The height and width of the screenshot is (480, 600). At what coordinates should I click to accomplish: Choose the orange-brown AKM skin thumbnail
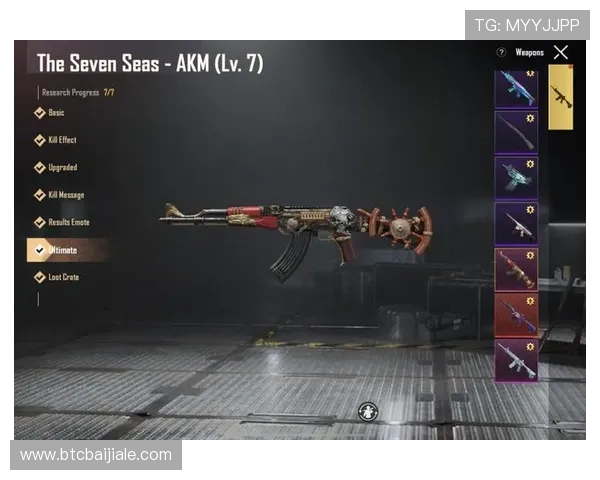pyautogui.click(x=516, y=269)
